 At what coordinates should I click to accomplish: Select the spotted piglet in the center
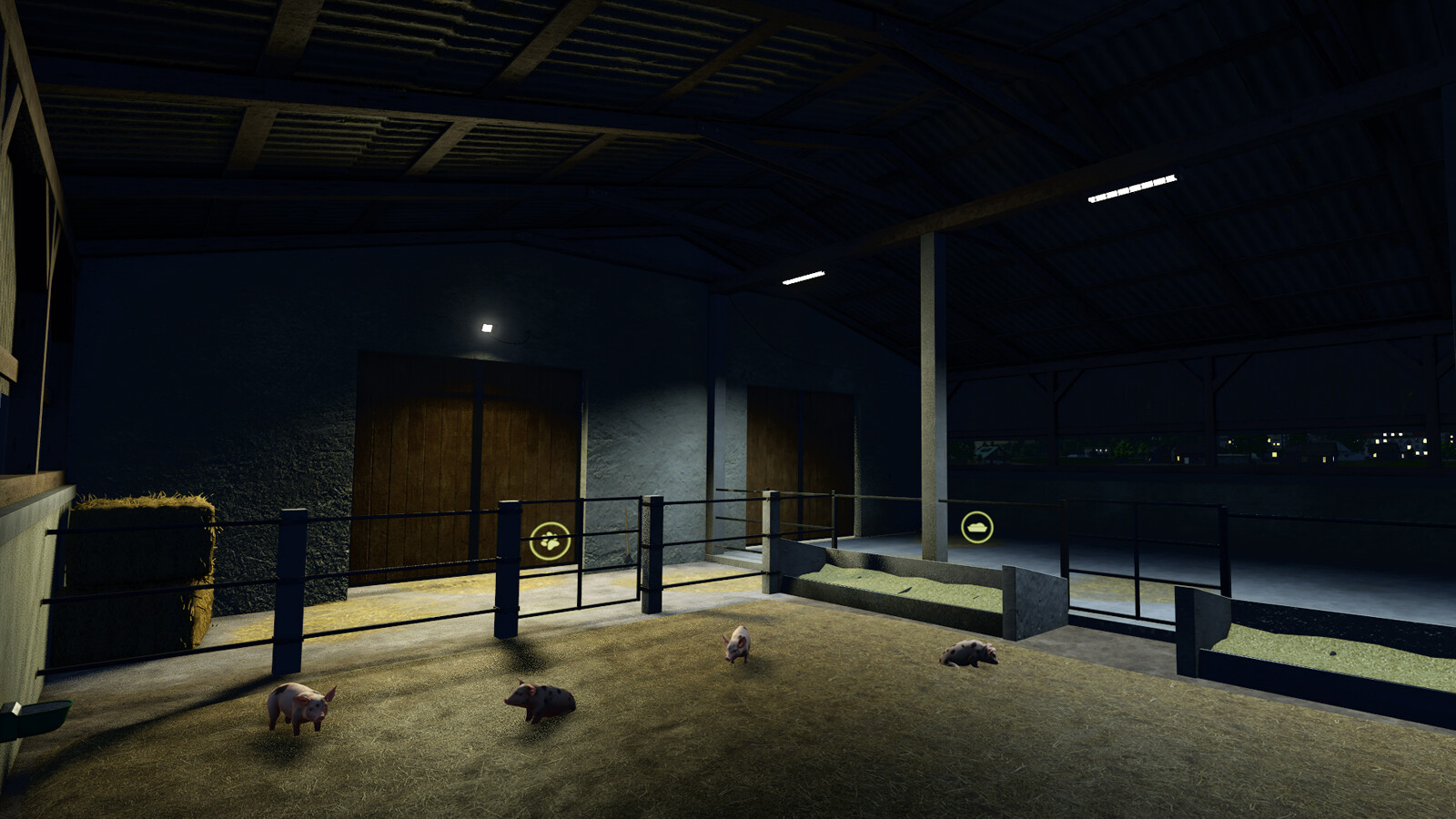click(x=541, y=701)
